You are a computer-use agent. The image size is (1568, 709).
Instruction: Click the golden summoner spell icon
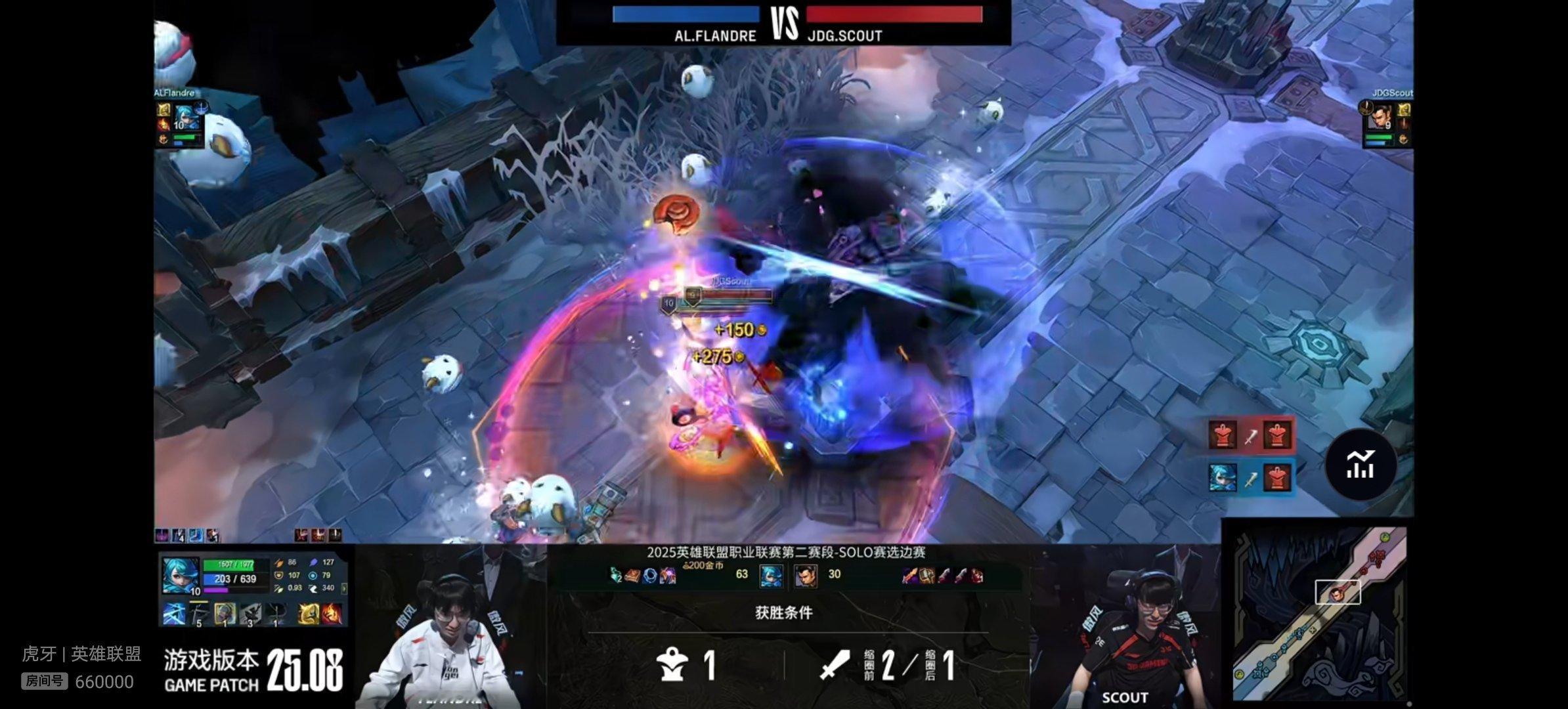(309, 614)
